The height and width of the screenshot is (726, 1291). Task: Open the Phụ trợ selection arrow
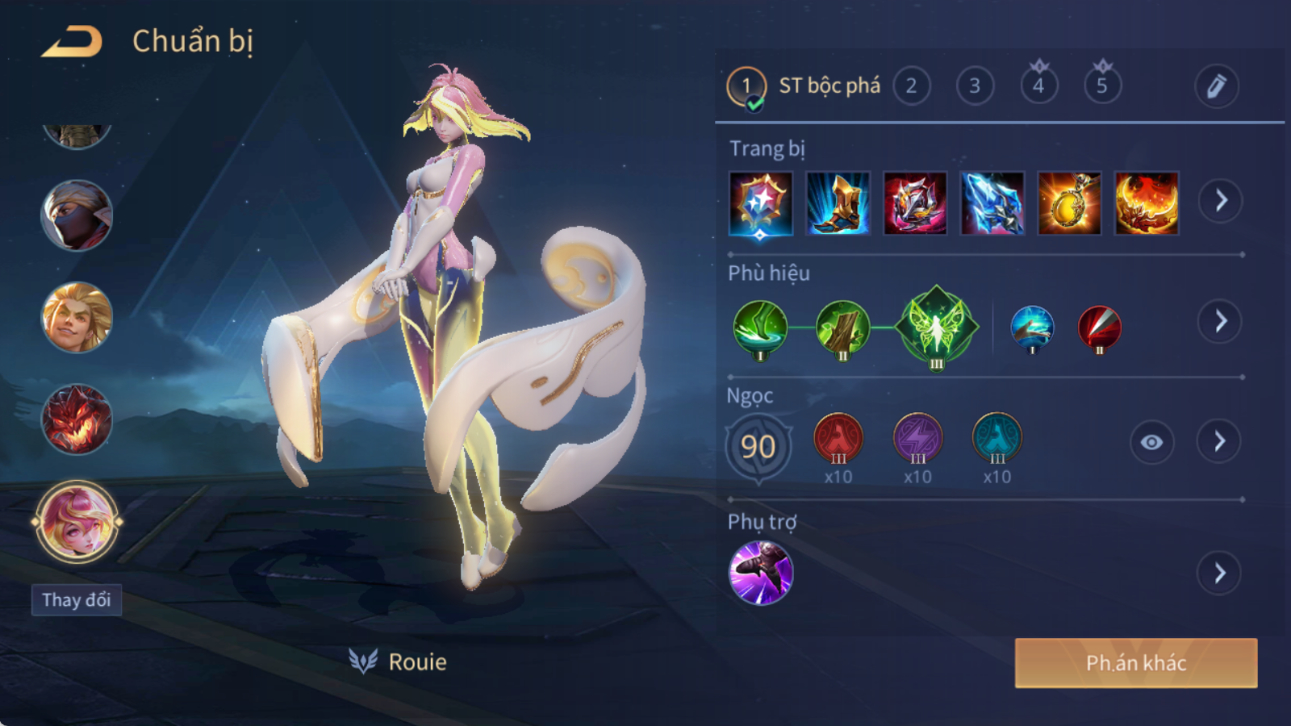click(x=1219, y=573)
